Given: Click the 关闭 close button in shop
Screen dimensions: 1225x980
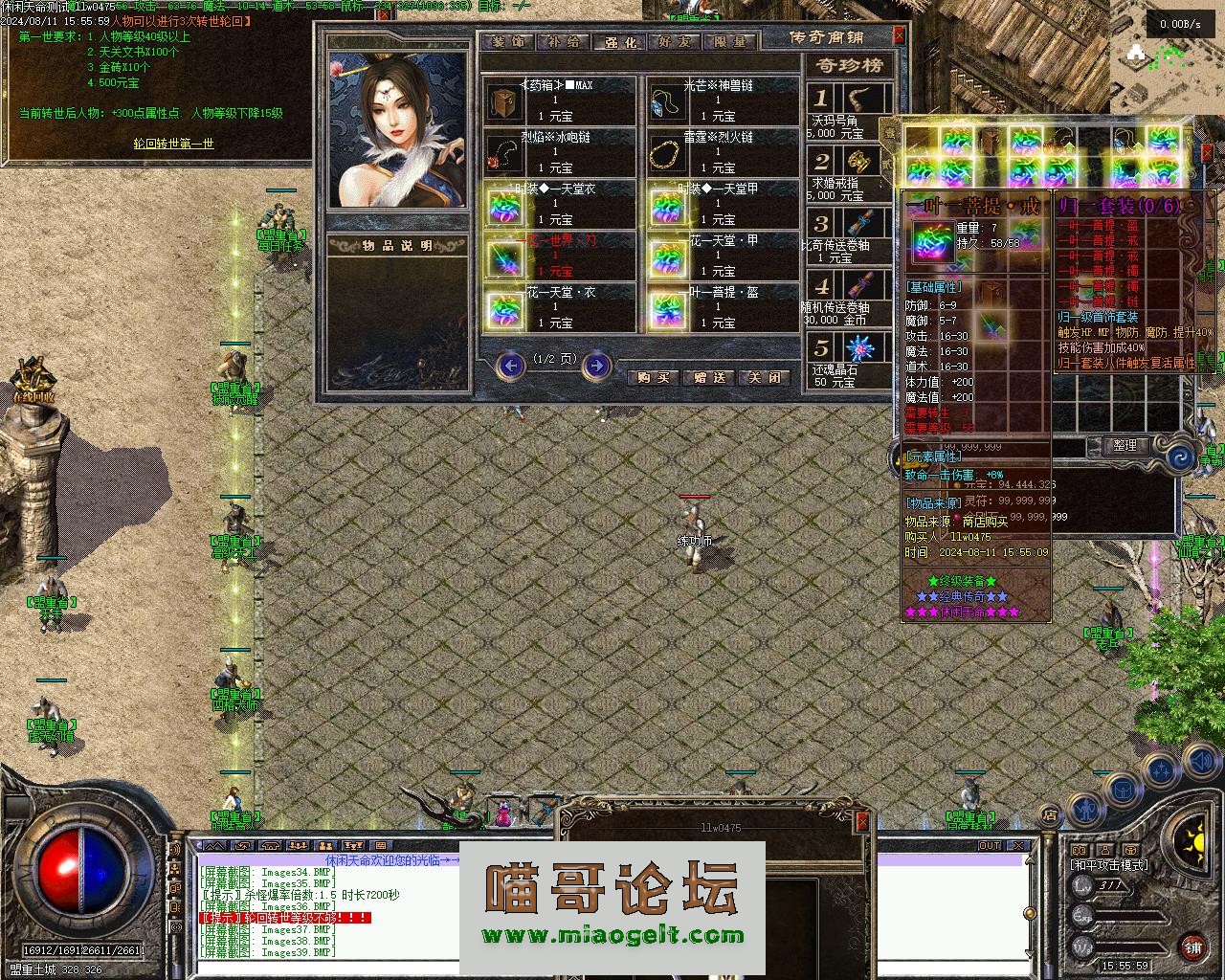Looking at the screenshot, I should point(765,378).
